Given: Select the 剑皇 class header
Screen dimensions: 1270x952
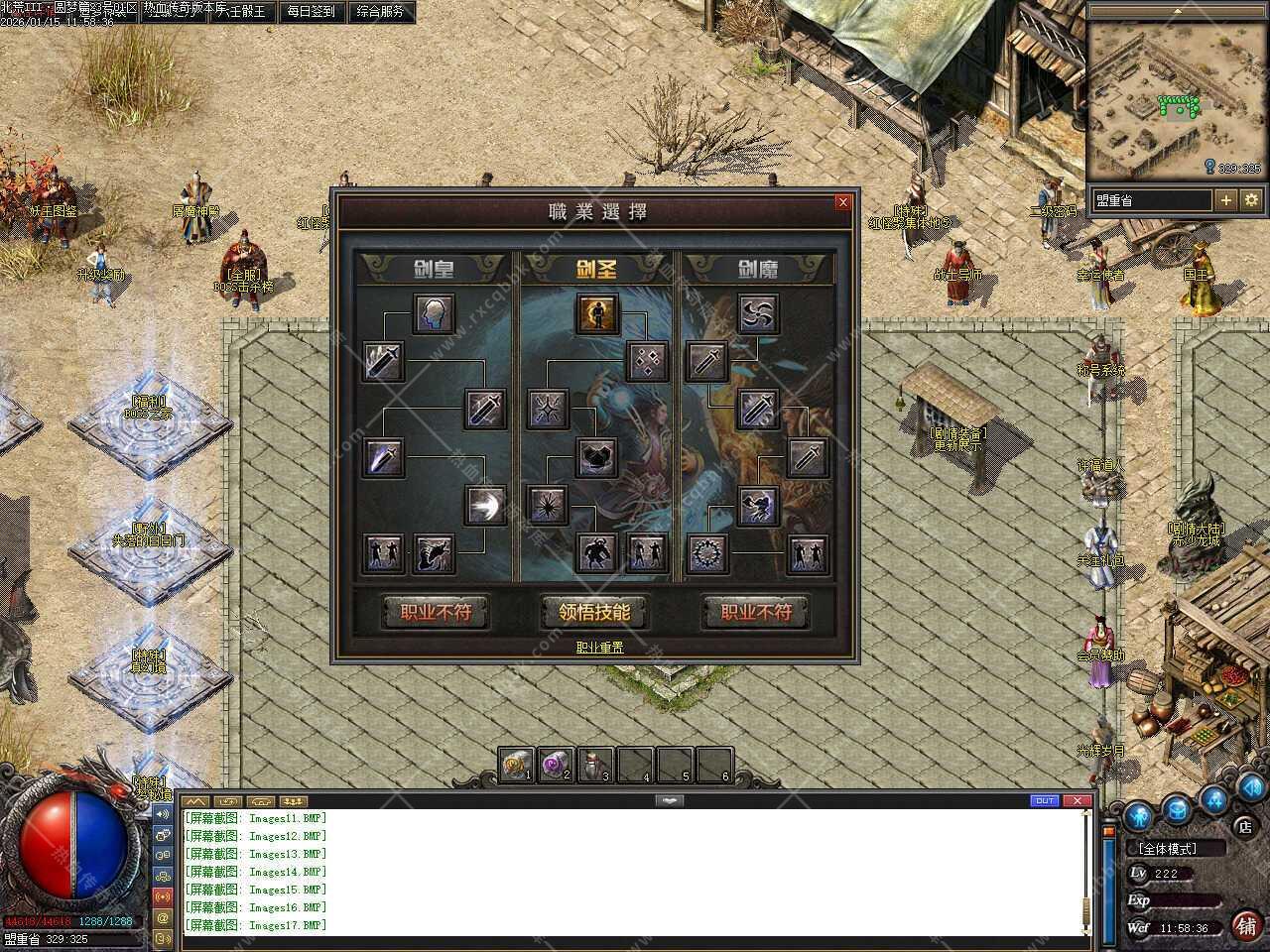Looking at the screenshot, I should click(x=434, y=268).
